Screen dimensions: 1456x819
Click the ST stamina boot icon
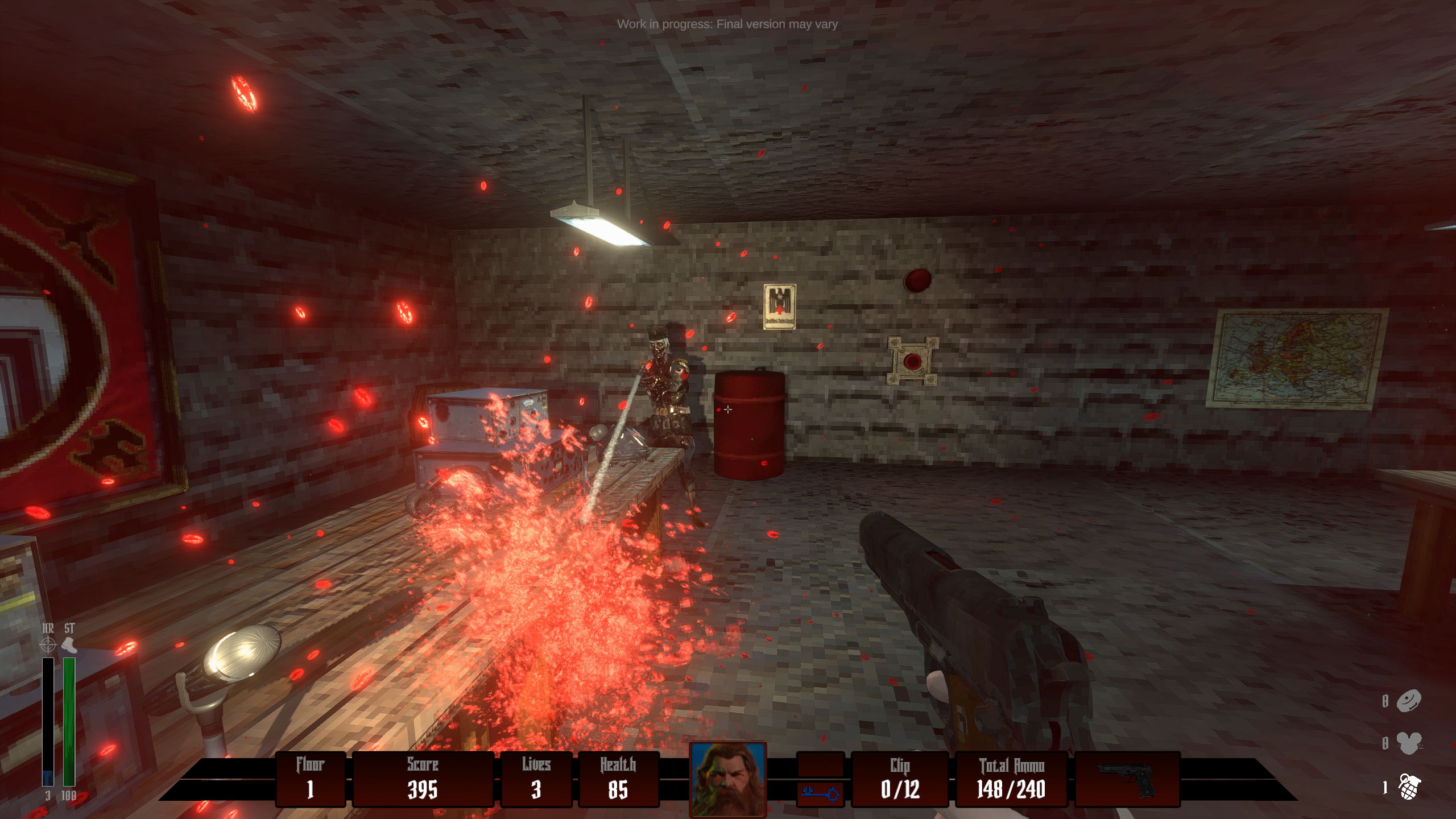[69, 645]
